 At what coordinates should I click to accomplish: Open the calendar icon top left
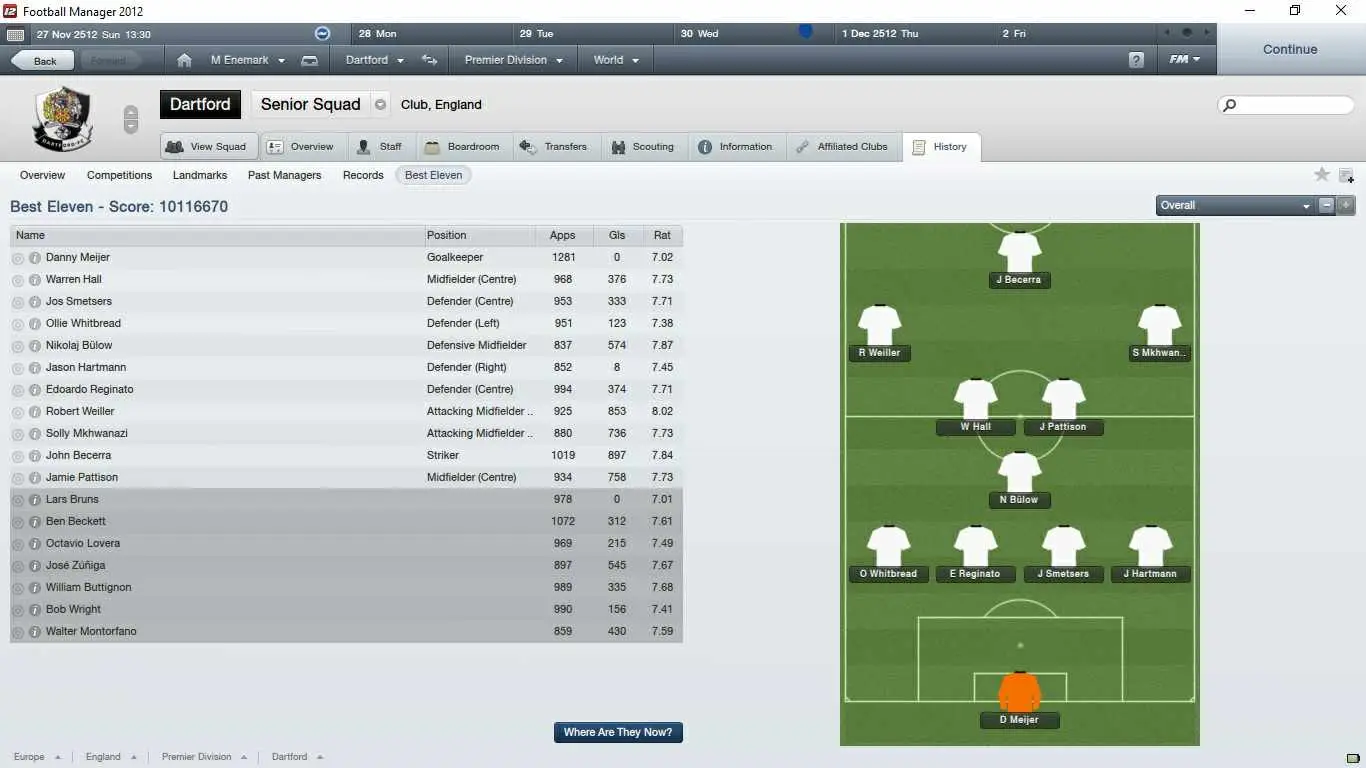point(14,33)
